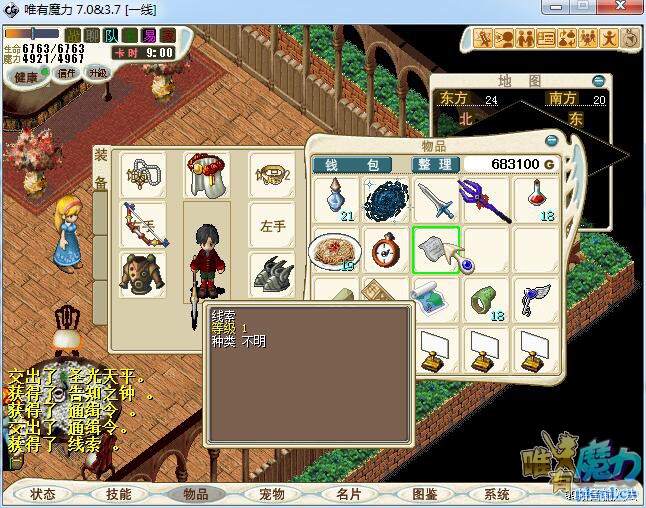This screenshot has height=508, width=646.
Task: Pick the purple trident weapon slot
Action: [x=486, y=200]
